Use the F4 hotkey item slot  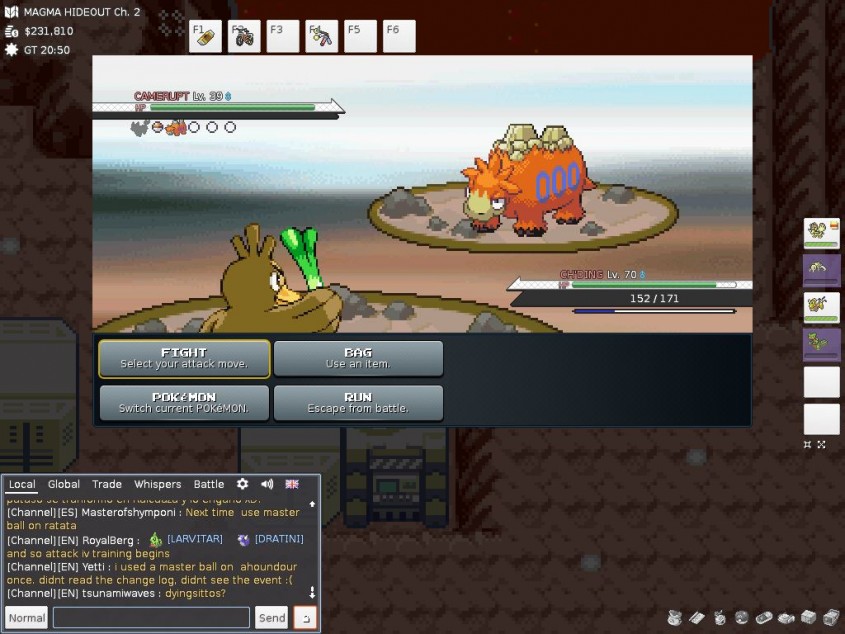(x=322, y=36)
